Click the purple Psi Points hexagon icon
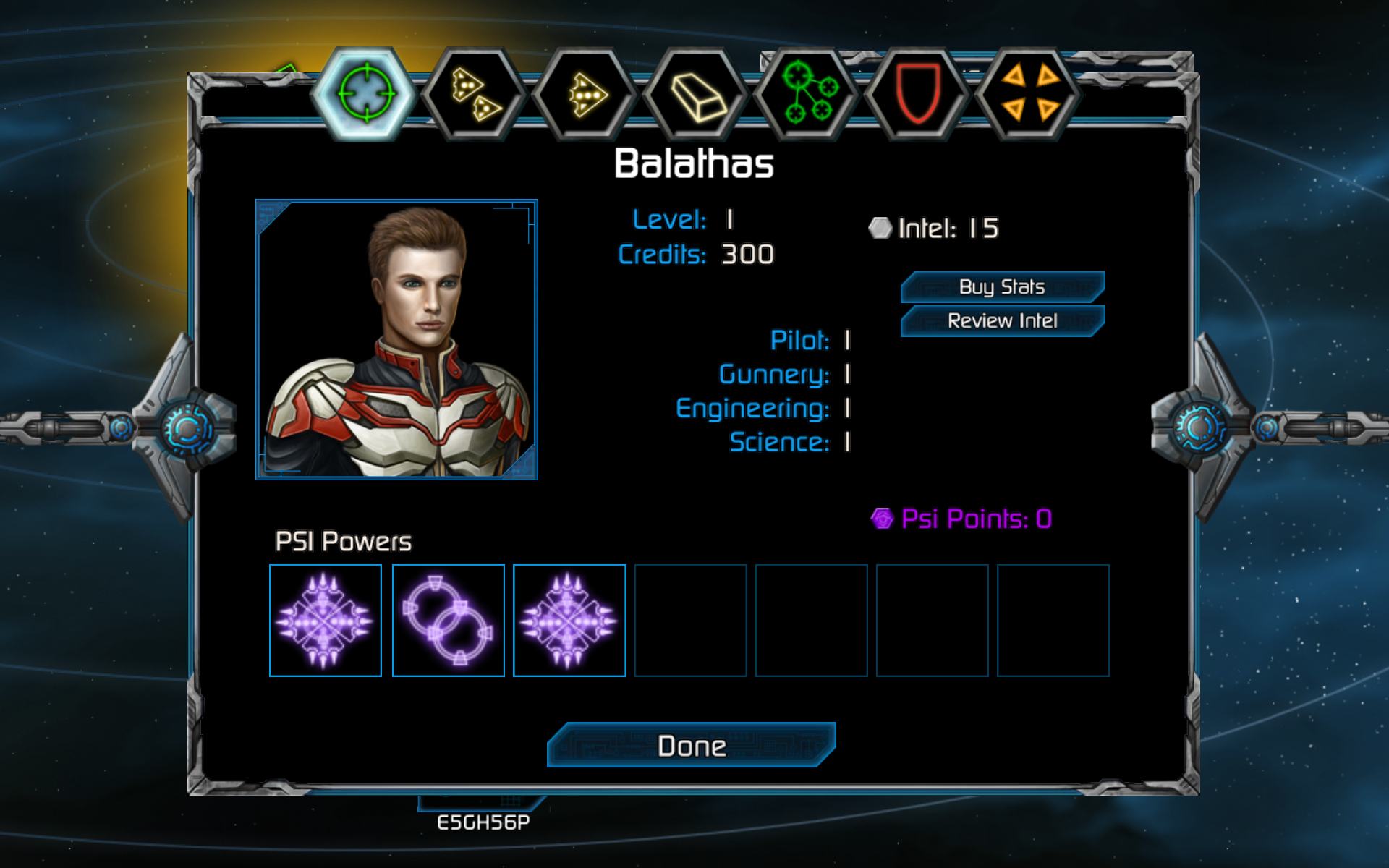 pyautogui.click(x=882, y=516)
